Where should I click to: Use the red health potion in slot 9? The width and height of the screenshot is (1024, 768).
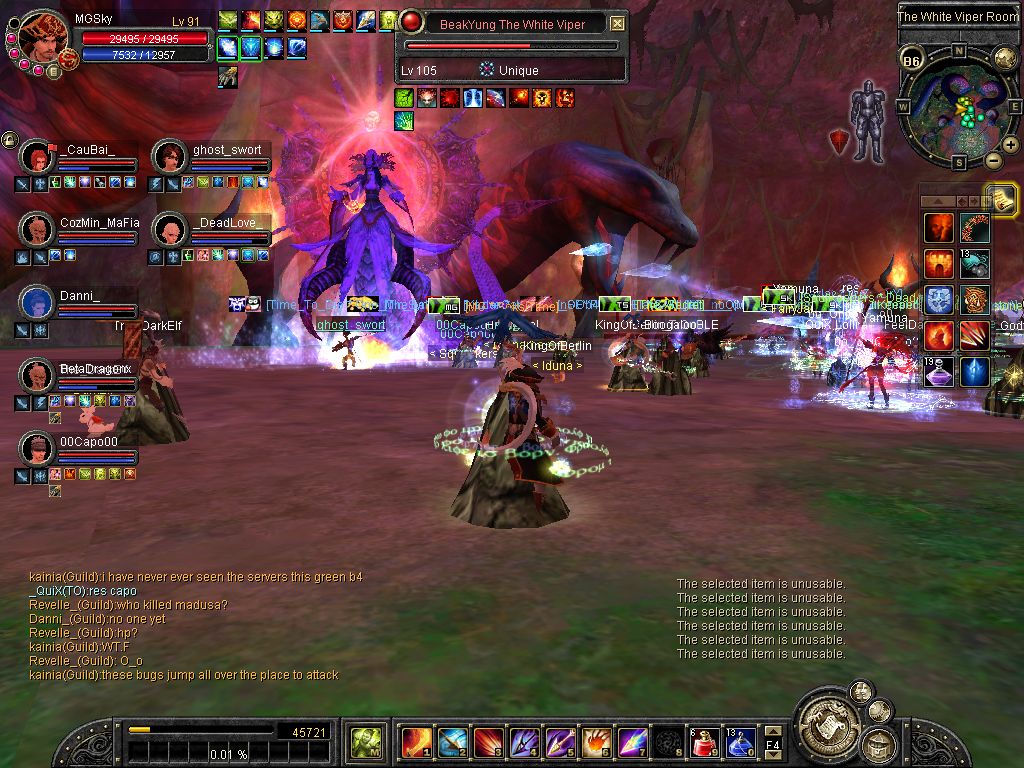click(704, 743)
